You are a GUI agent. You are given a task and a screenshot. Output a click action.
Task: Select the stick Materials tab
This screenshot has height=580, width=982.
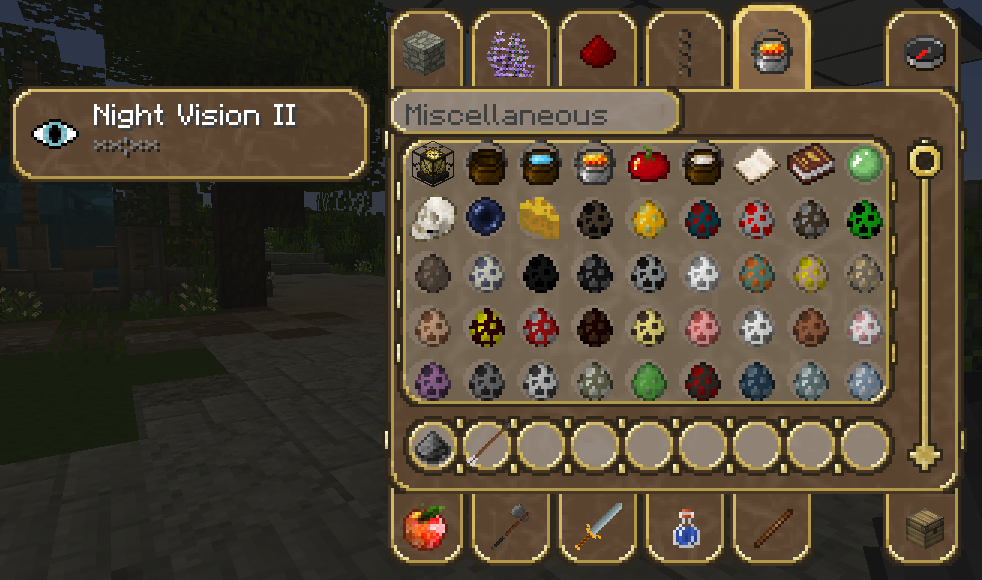click(x=770, y=526)
